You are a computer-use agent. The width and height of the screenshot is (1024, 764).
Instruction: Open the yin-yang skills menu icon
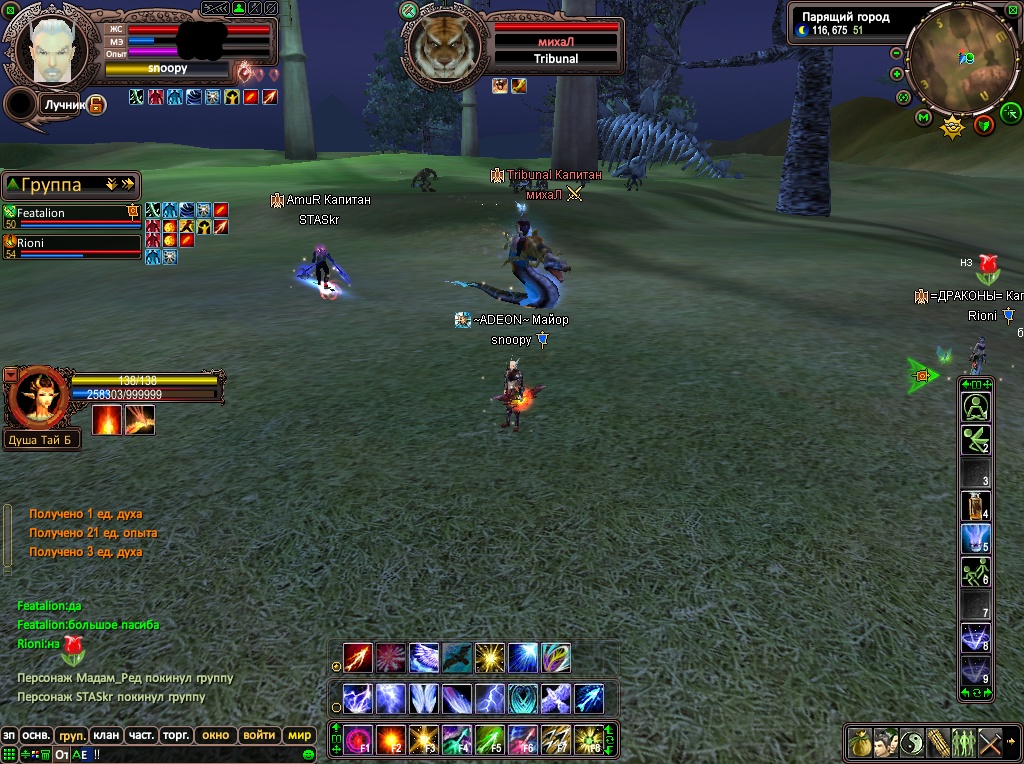point(912,743)
